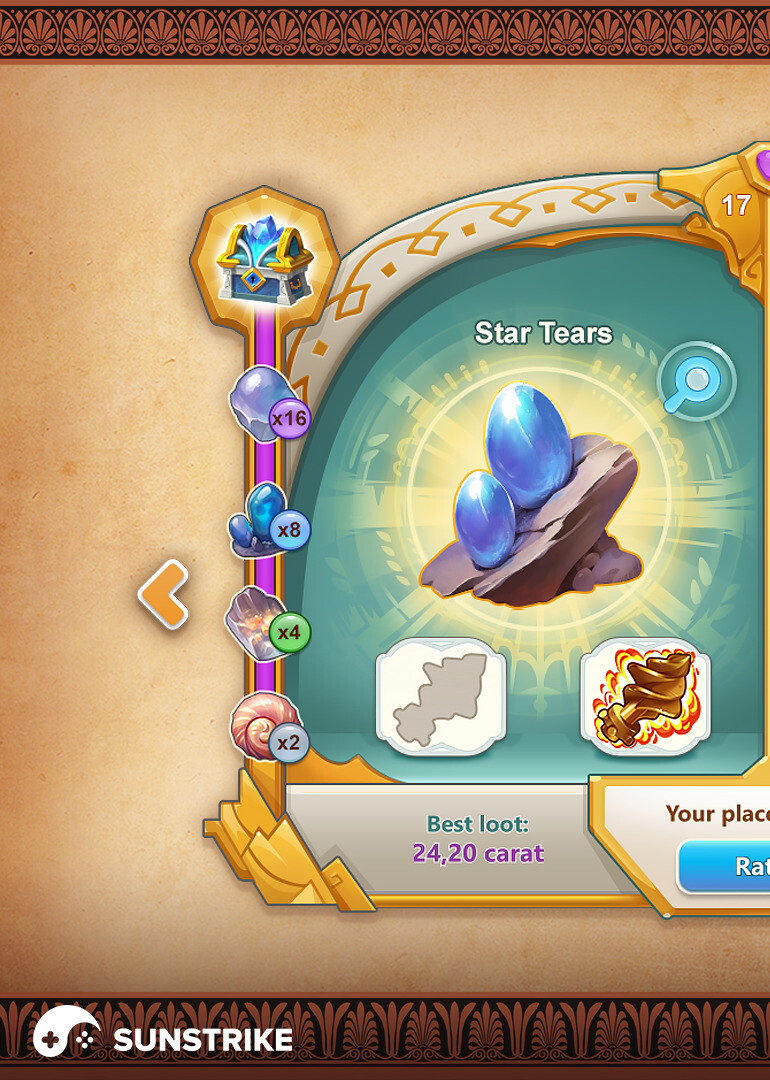
Task: Click the flaming golden drill tile
Action: coord(645,696)
